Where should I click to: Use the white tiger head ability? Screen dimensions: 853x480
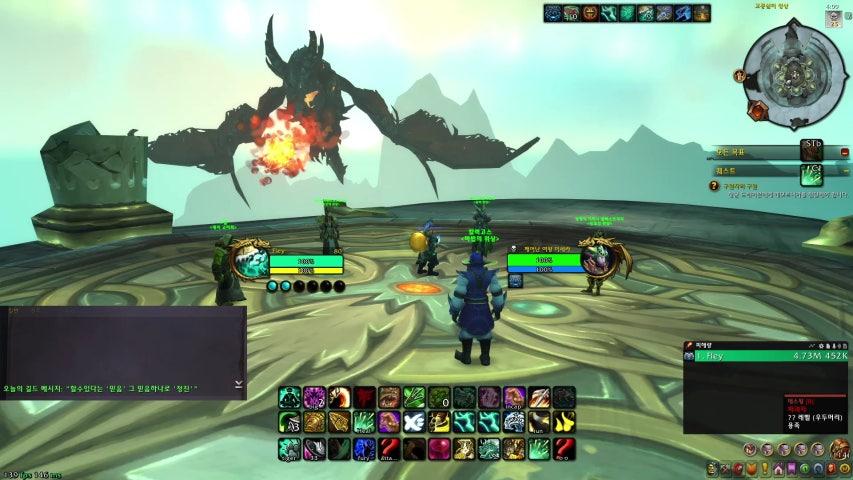(x=514, y=422)
